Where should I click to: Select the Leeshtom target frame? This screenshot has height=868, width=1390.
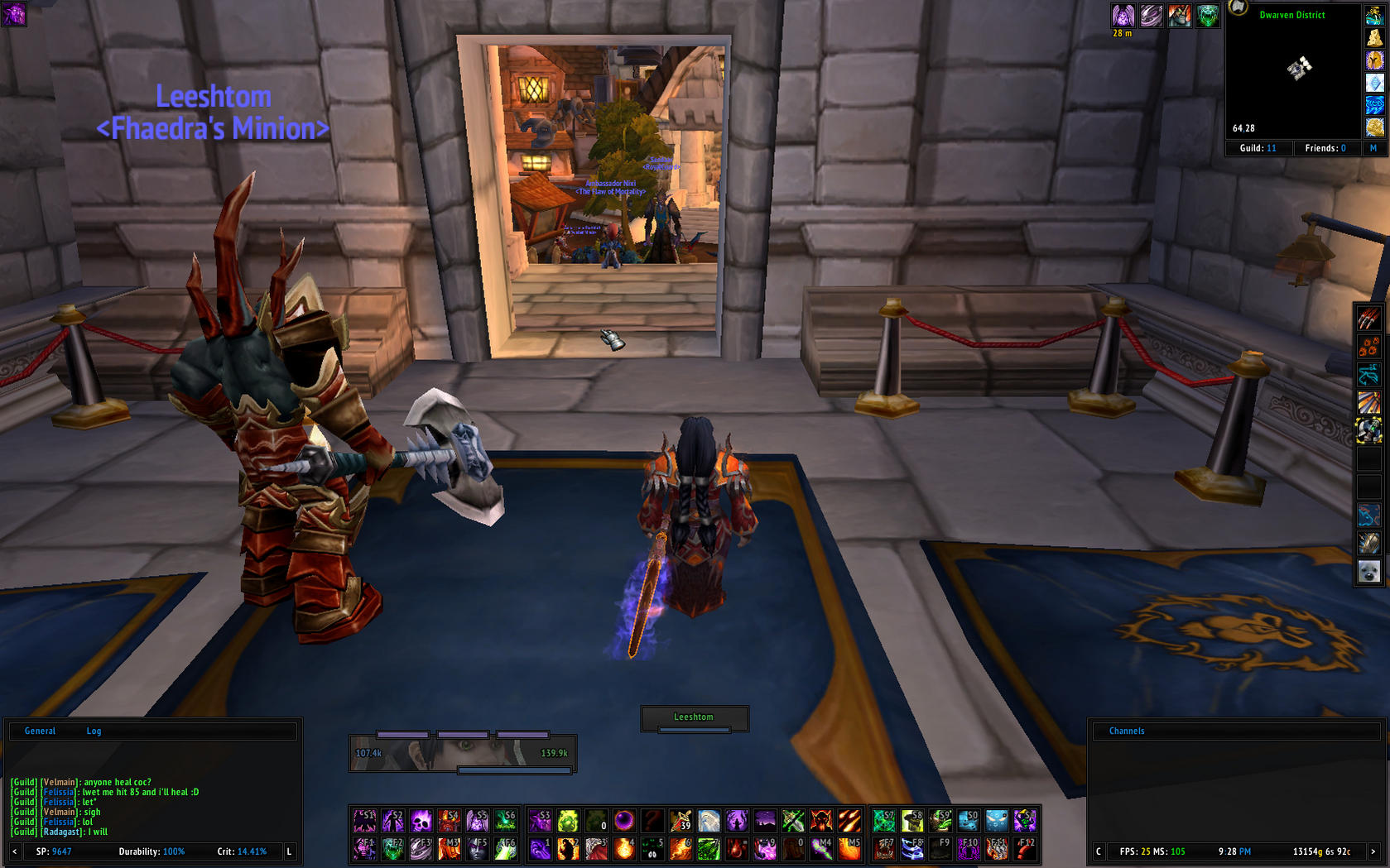[x=694, y=717]
